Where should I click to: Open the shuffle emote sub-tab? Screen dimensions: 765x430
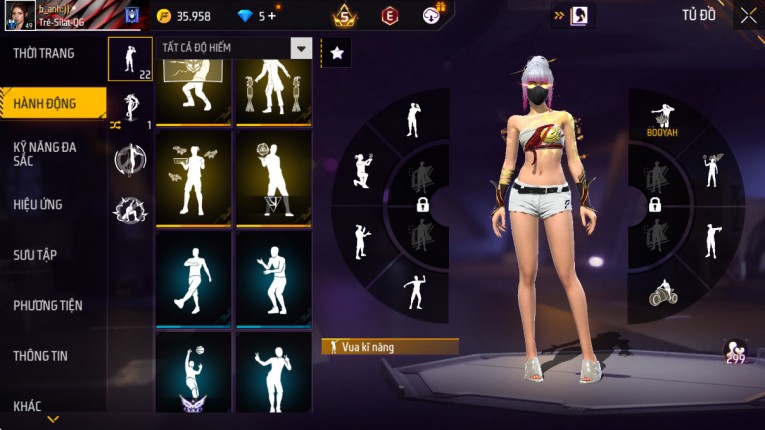click(130, 110)
